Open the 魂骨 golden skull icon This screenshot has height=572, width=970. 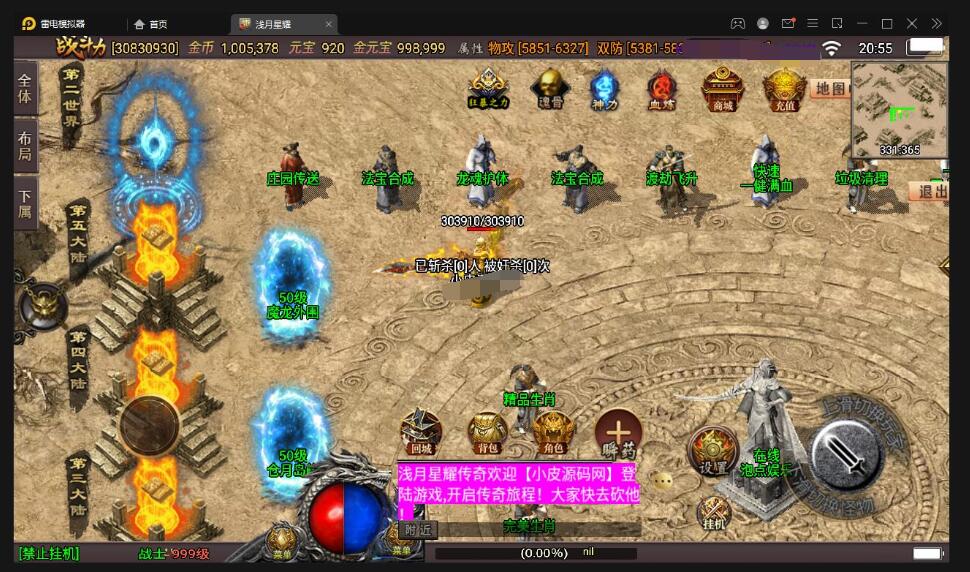click(550, 87)
